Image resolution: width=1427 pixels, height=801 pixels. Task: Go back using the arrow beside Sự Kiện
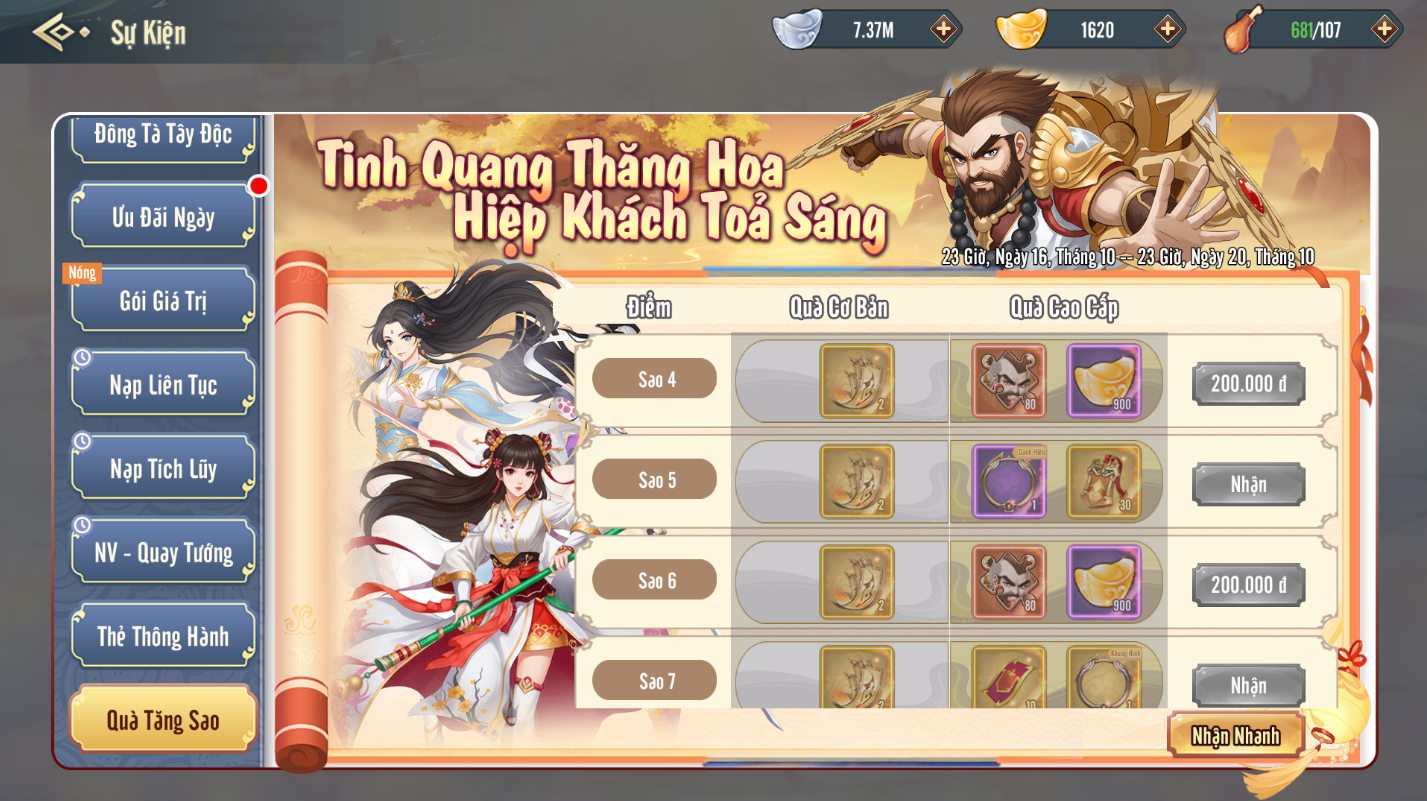pos(58,32)
